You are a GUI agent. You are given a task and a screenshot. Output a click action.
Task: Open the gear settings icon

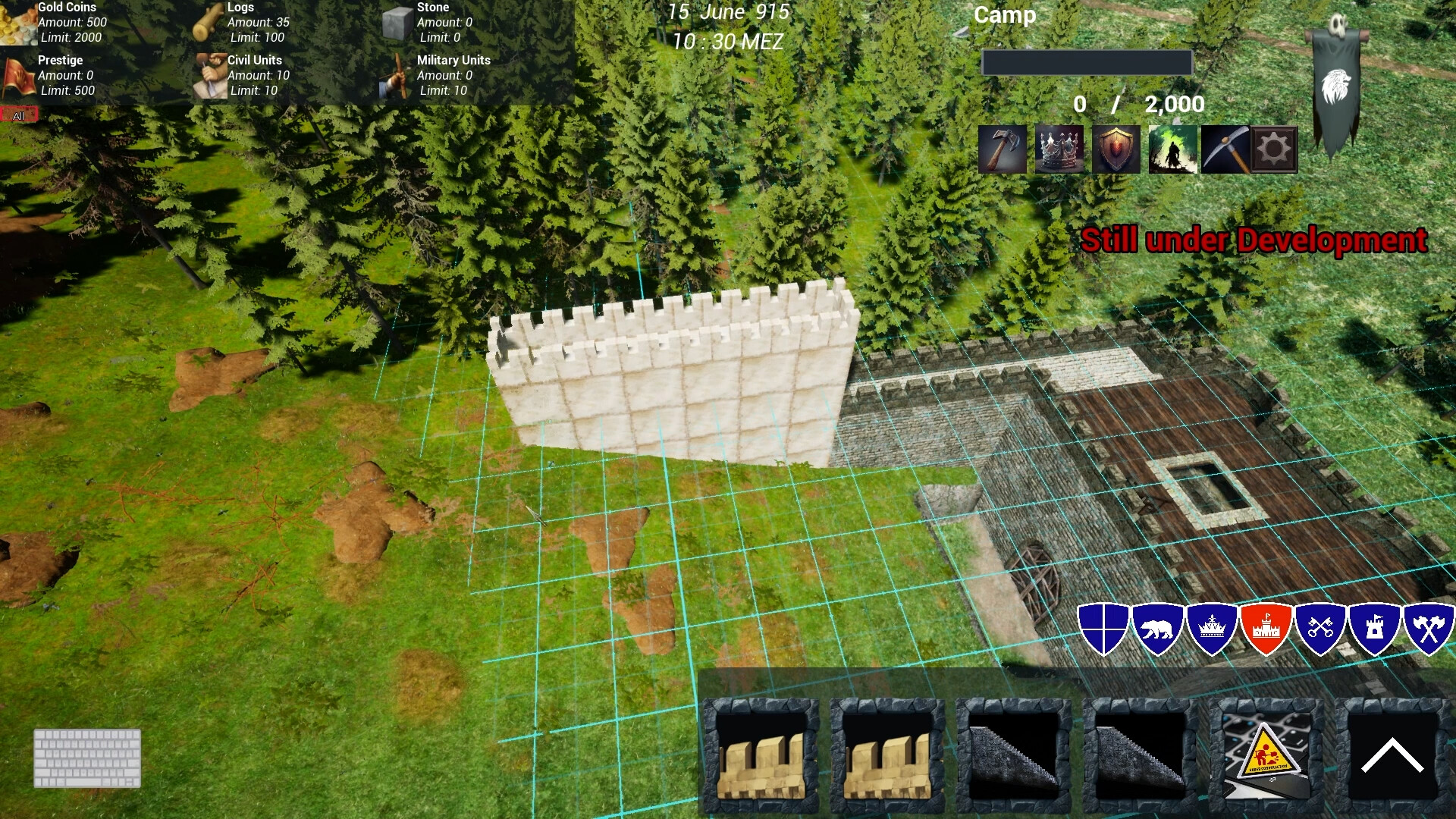(1274, 149)
